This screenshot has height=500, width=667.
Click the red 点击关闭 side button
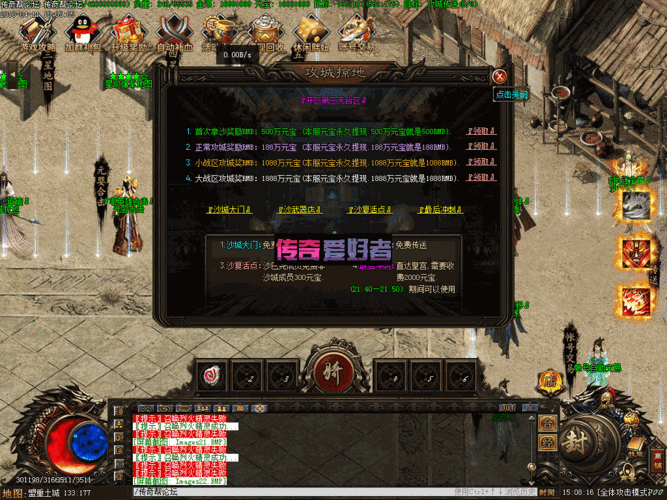coord(510,94)
